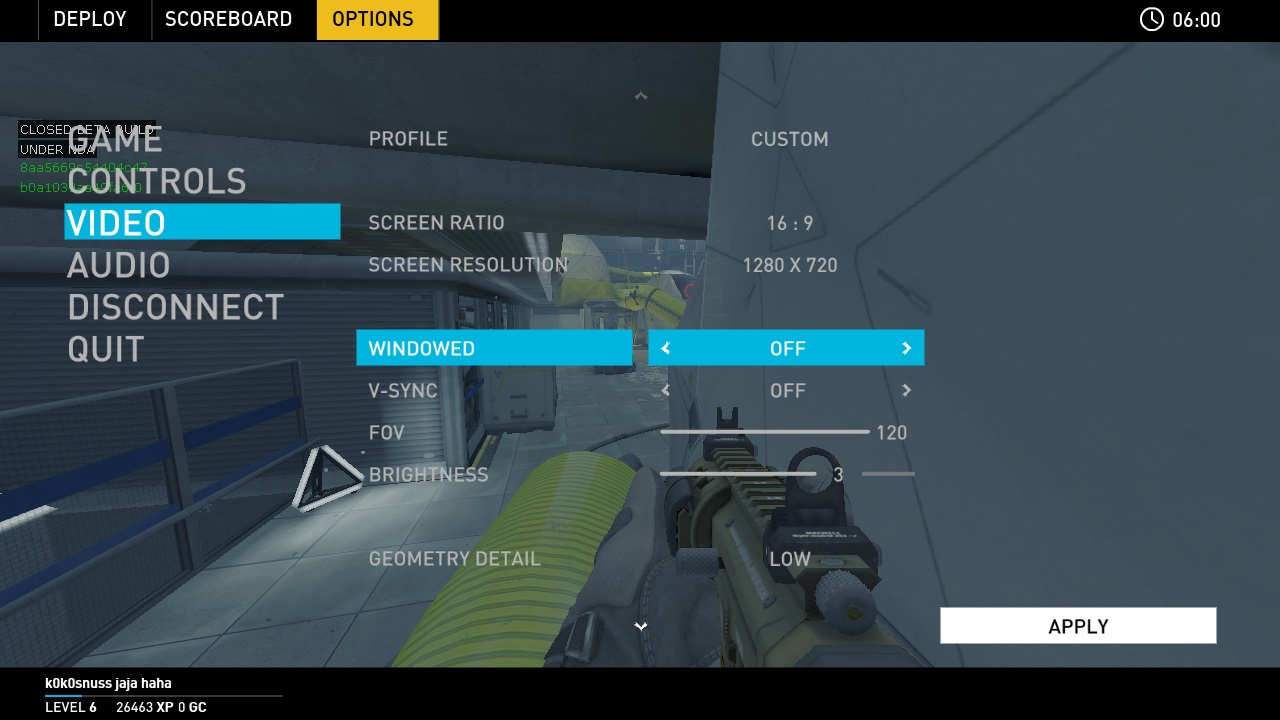This screenshot has width=1280, height=720.
Task: Choose Disconnect from the menu
Action: (175, 307)
